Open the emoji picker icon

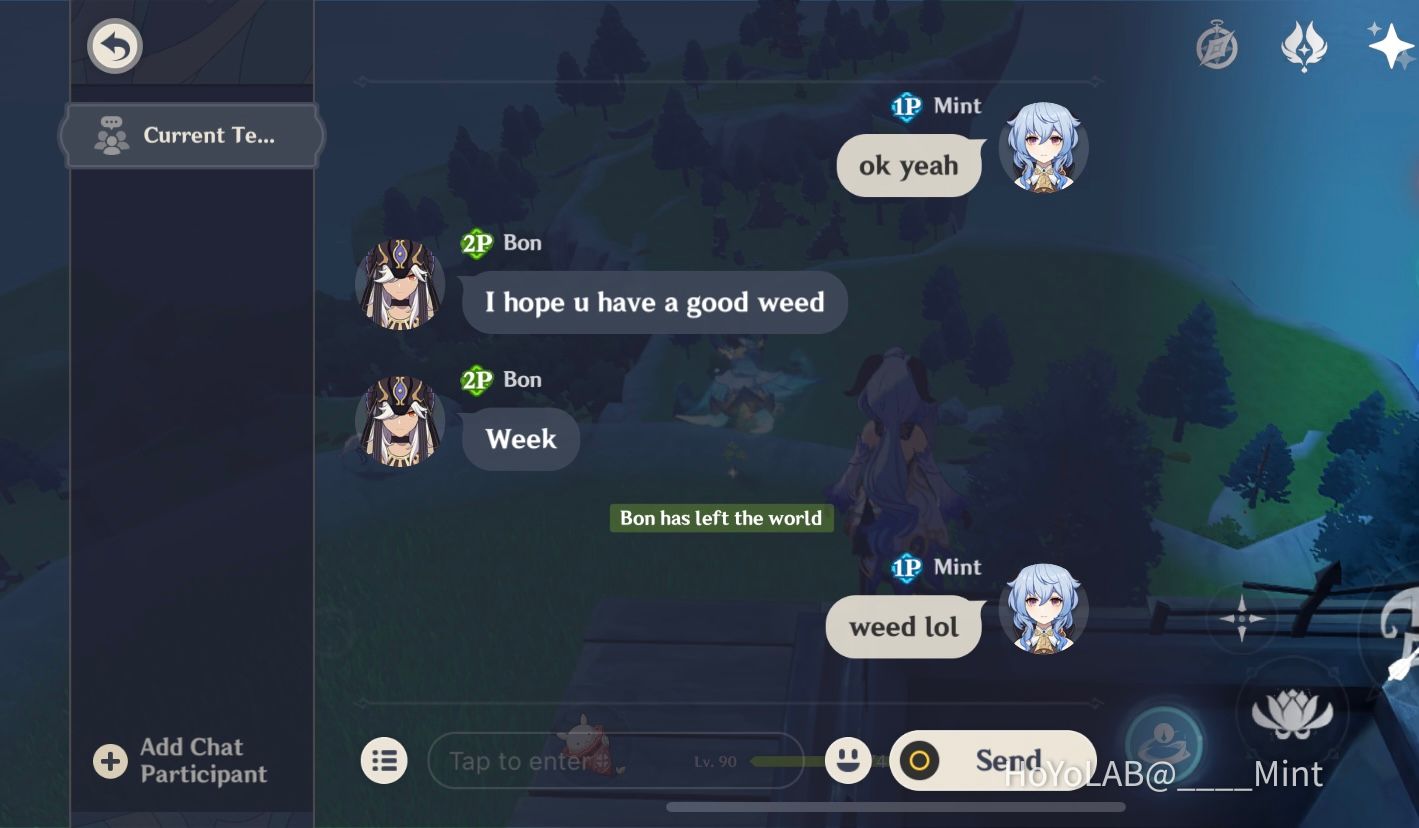(x=846, y=761)
